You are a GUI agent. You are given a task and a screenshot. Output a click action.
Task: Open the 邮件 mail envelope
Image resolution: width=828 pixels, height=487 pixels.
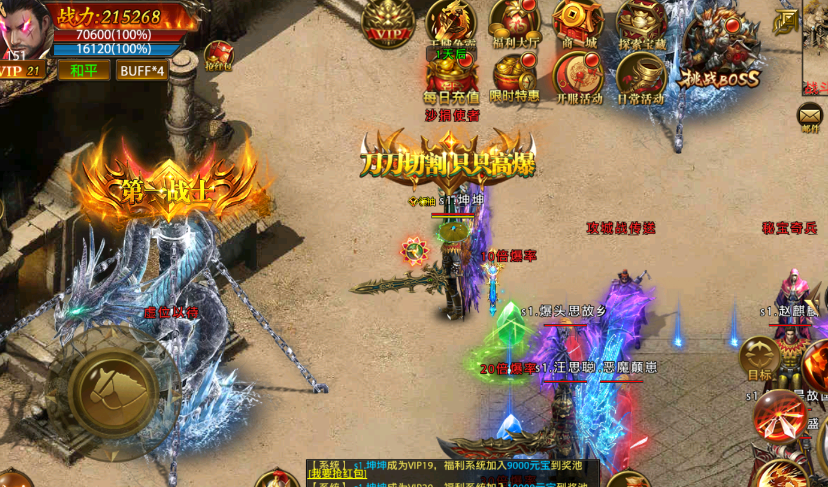[x=809, y=115]
